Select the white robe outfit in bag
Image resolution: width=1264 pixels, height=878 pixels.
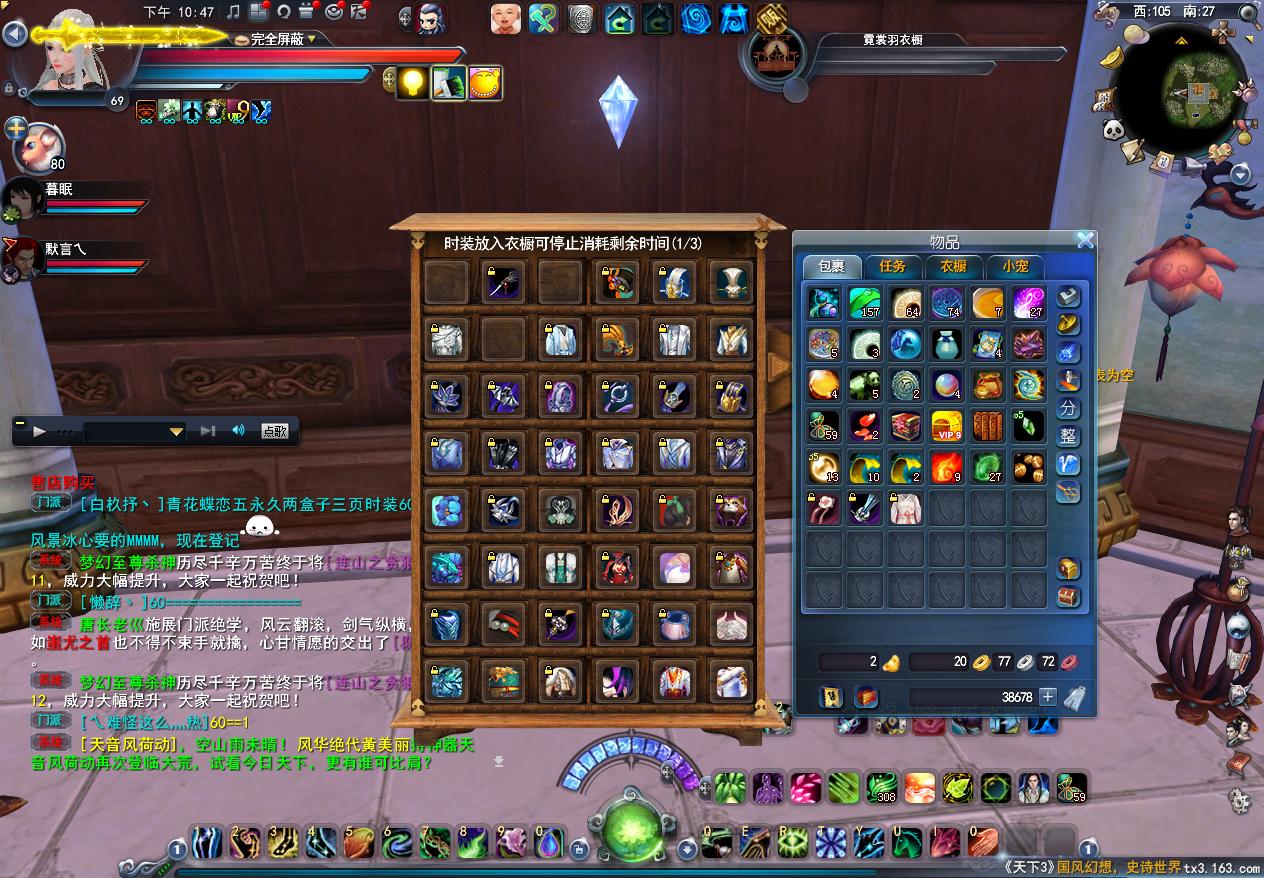pyautogui.click(x=906, y=508)
